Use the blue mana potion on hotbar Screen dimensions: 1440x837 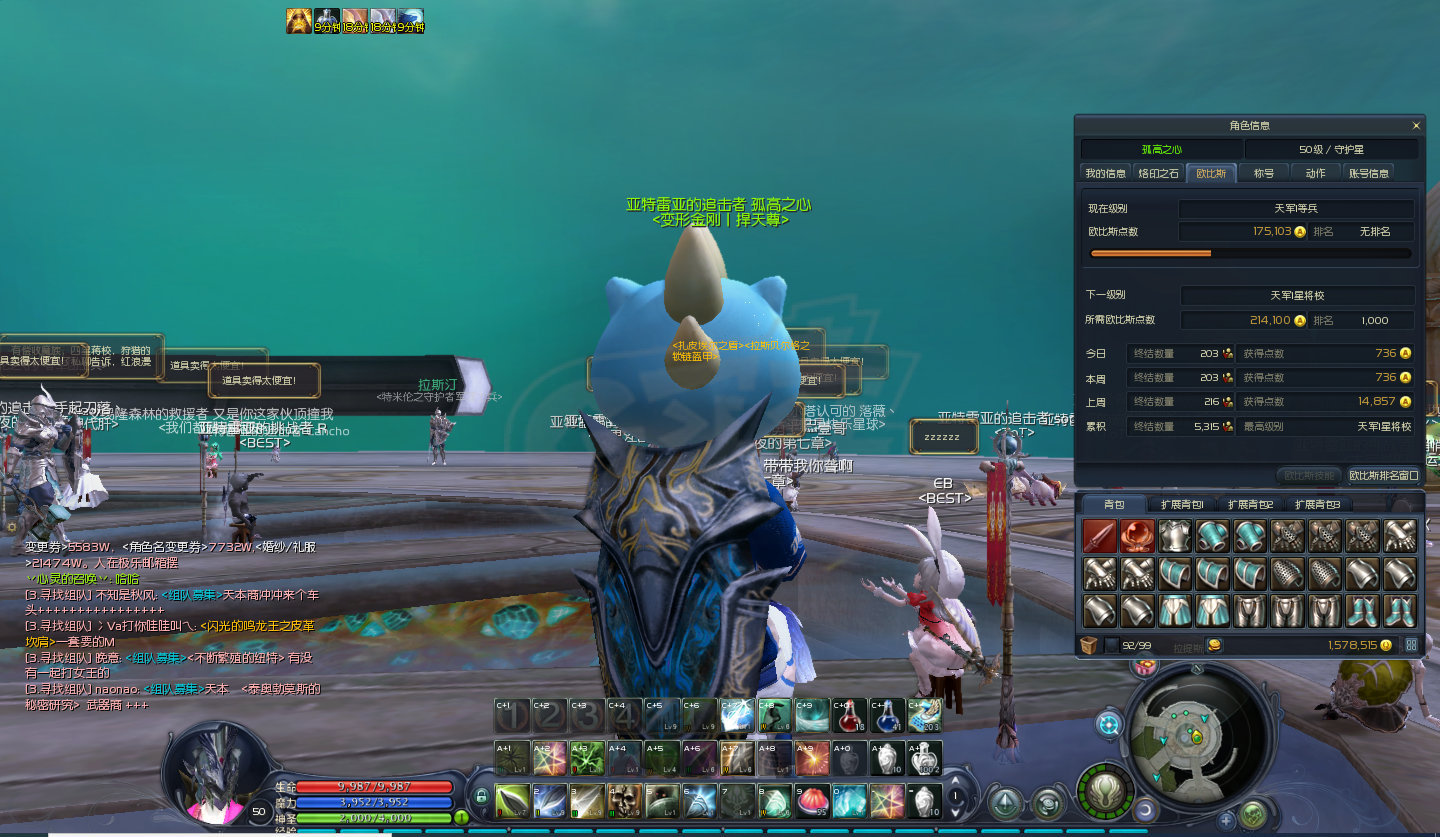(x=886, y=716)
